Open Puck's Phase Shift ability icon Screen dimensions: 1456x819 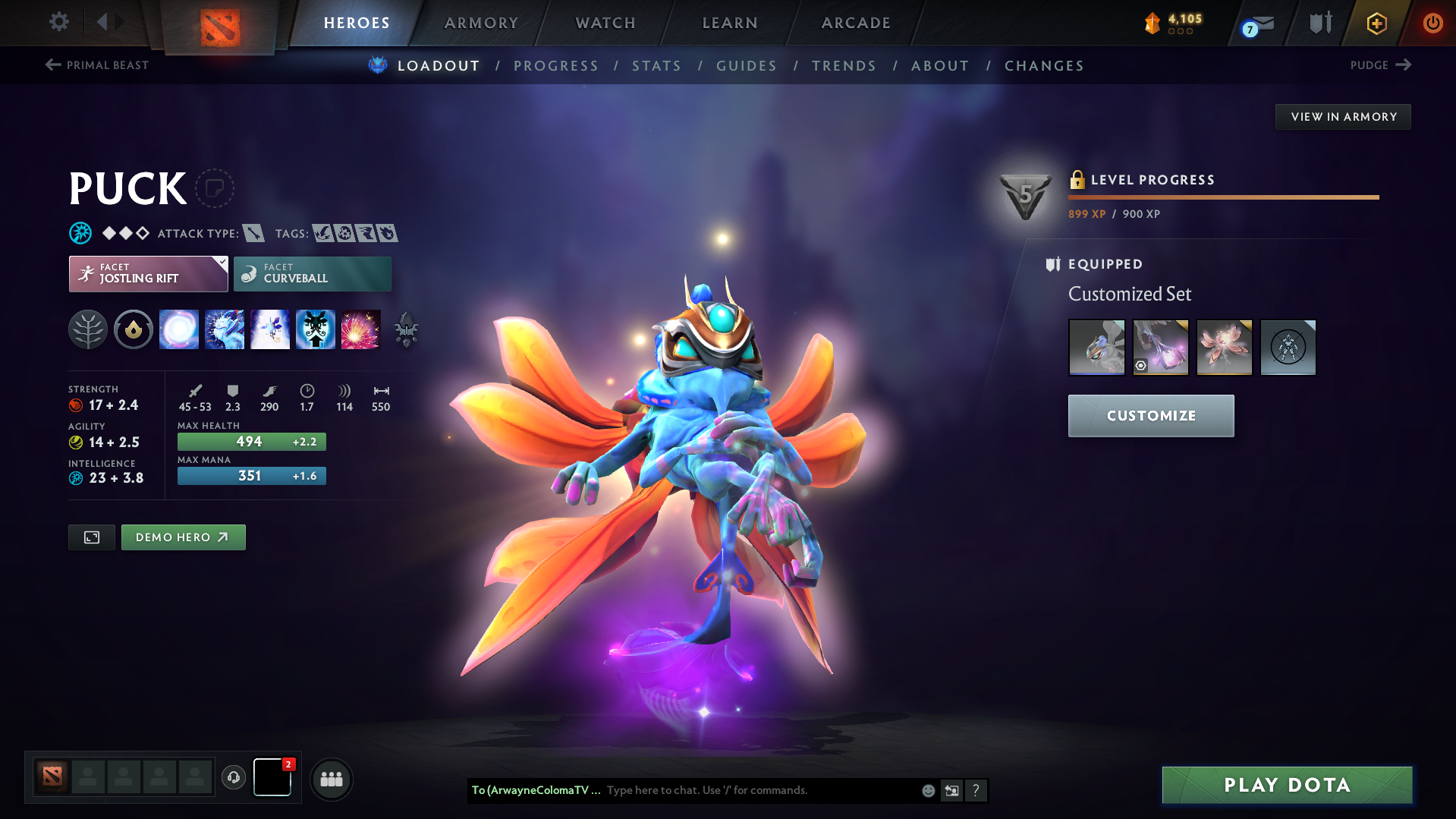click(269, 329)
